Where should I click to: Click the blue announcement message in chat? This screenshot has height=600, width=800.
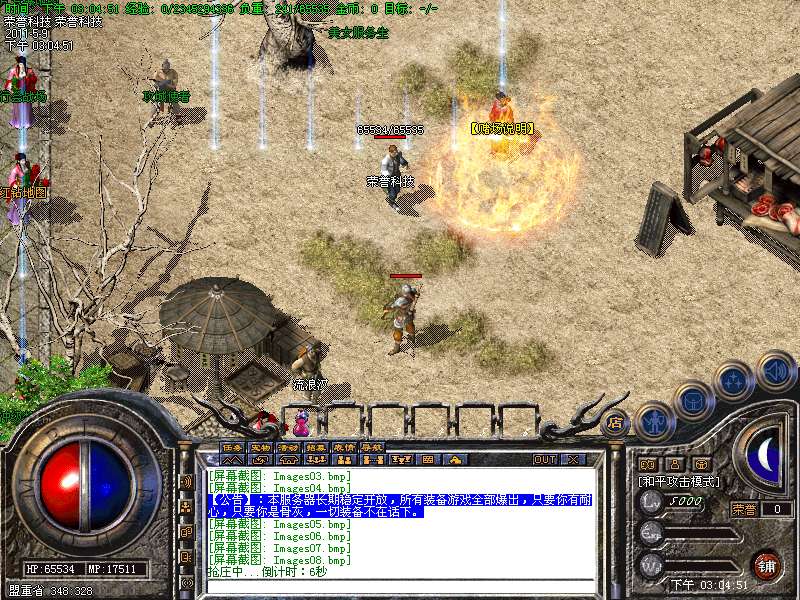coord(400,505)
